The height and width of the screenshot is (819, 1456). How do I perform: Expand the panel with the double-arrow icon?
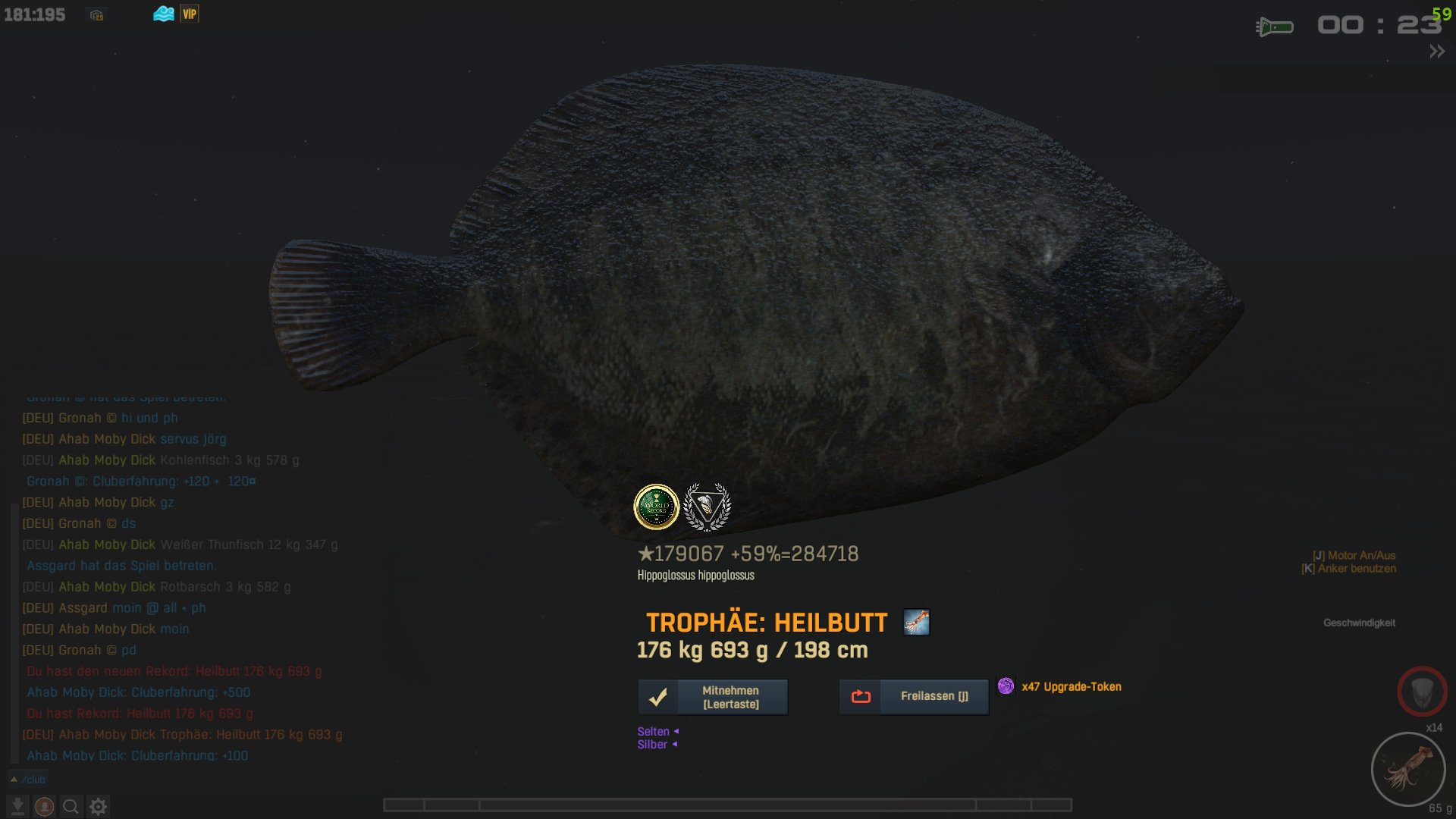1437,52
